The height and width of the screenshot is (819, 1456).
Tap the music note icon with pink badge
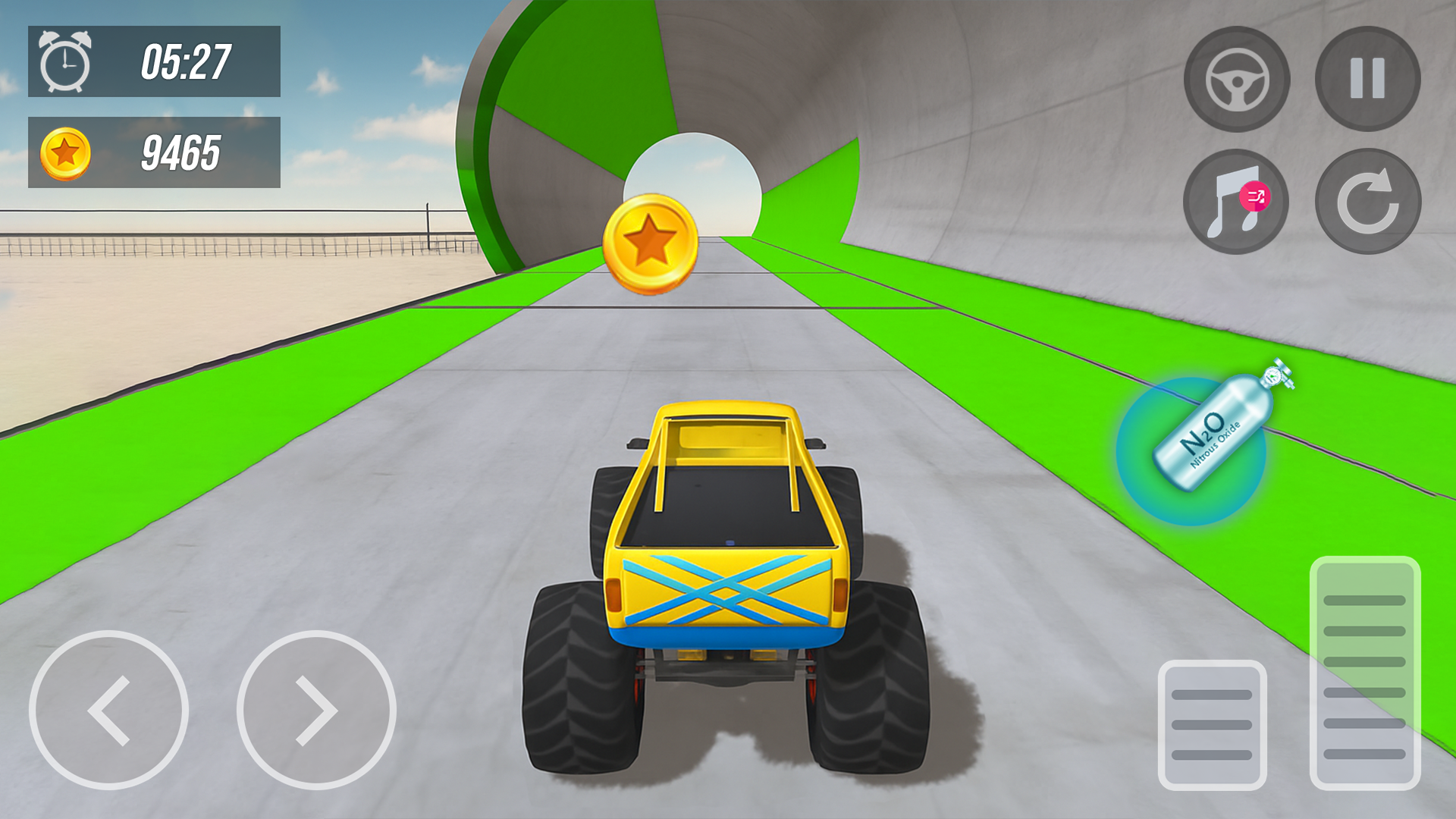(x=1237, y=200)
